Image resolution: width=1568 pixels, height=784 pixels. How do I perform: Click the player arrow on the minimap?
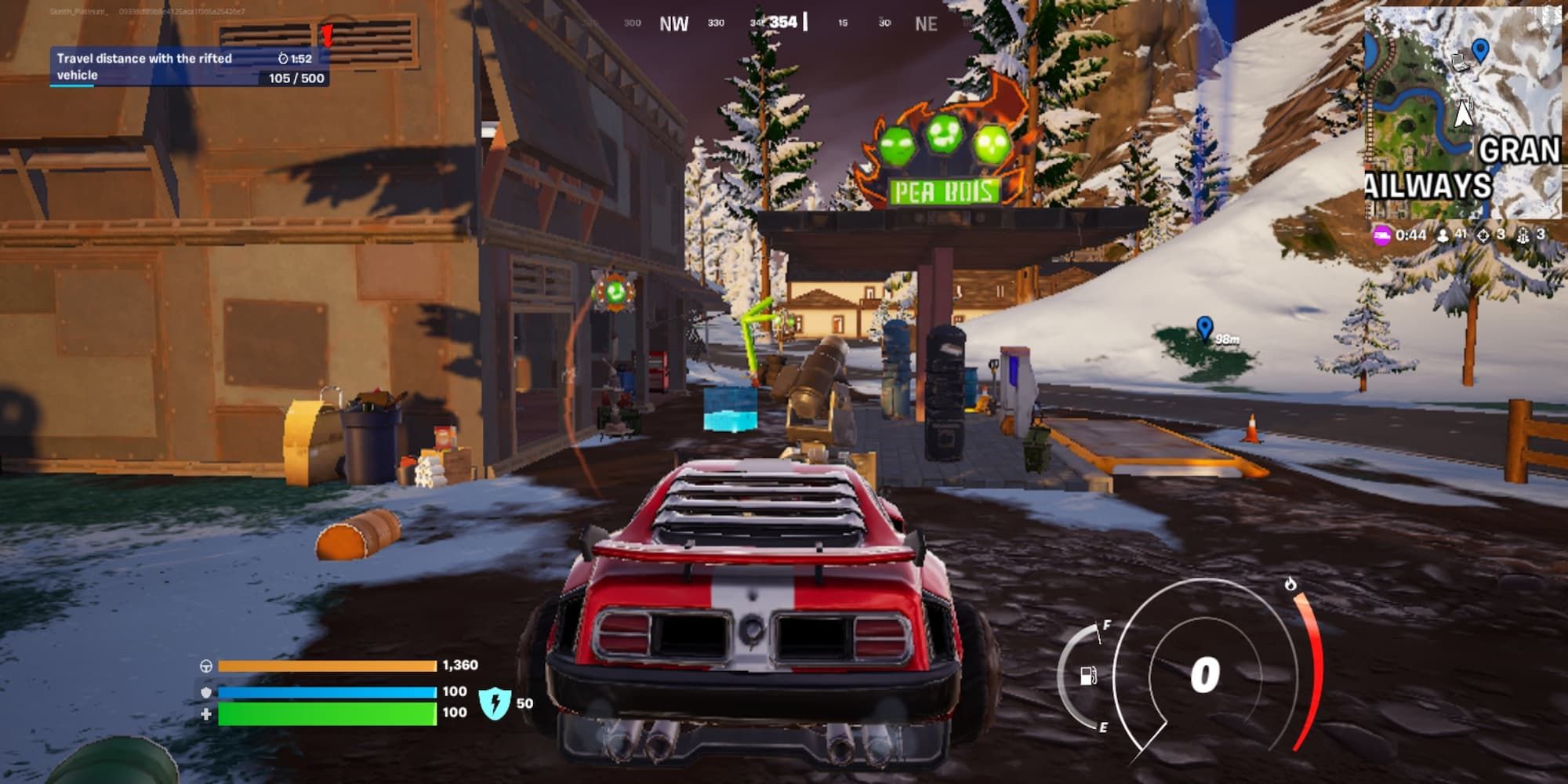[x=1463, y=113]
